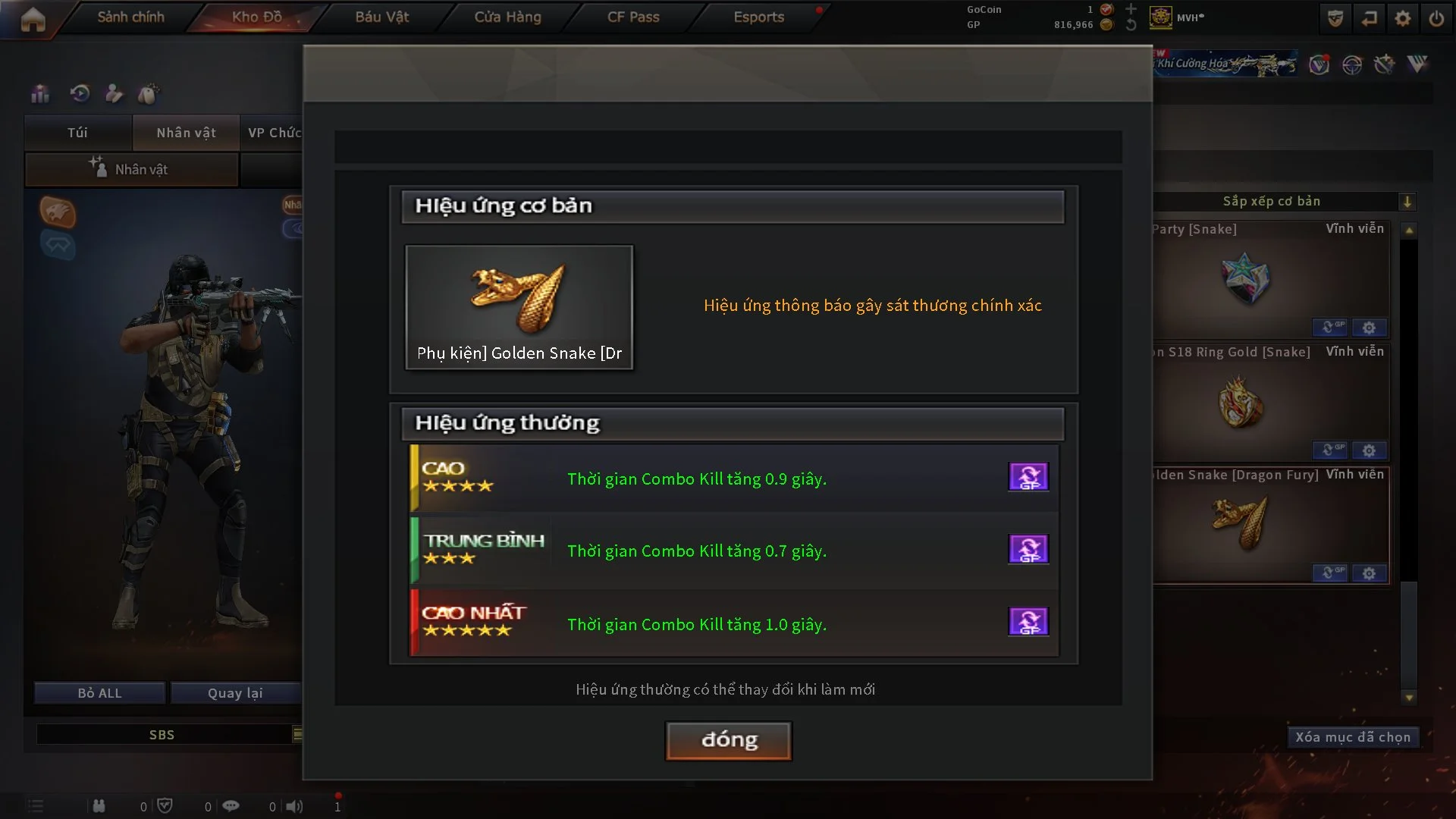
Task: Open the wrench weapon-upgrade event icon
Action: point(1385,65)
